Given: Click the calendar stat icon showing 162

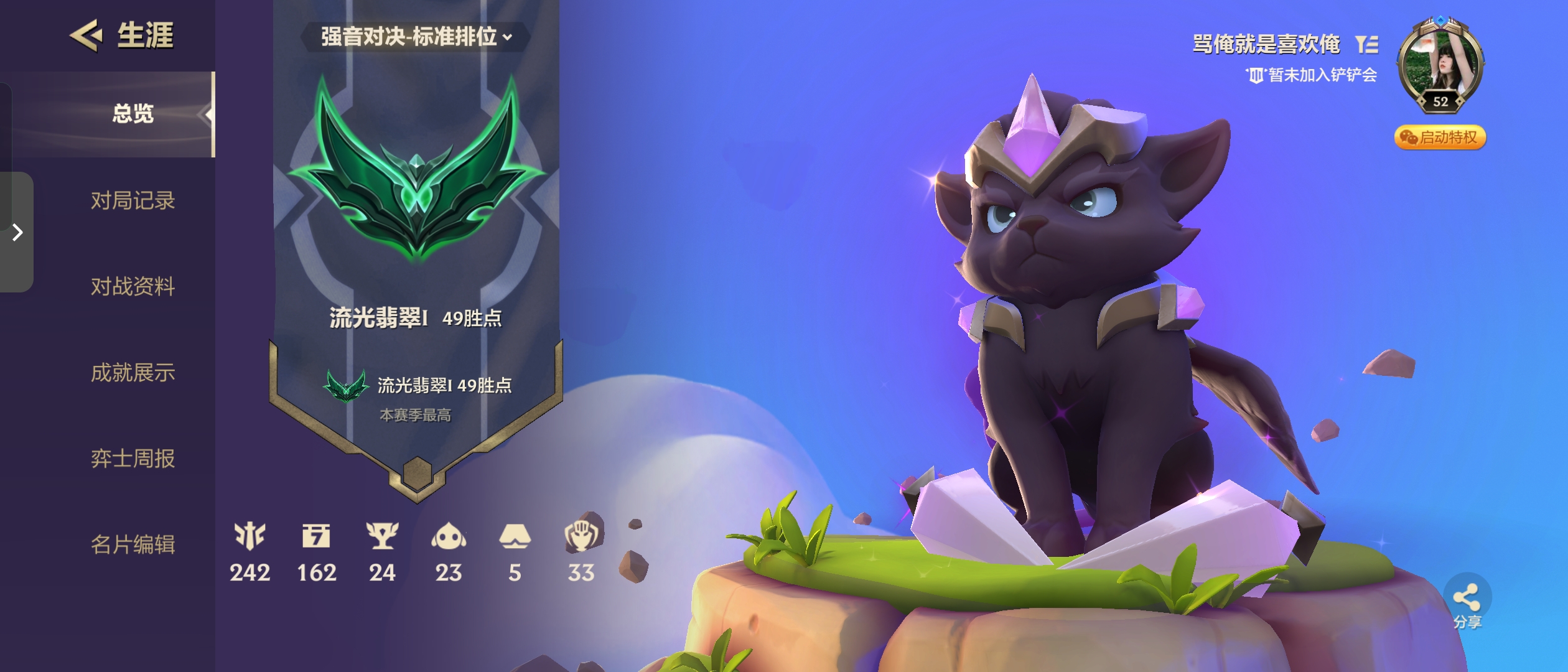Looking at the screenshot, I should 316,536.
